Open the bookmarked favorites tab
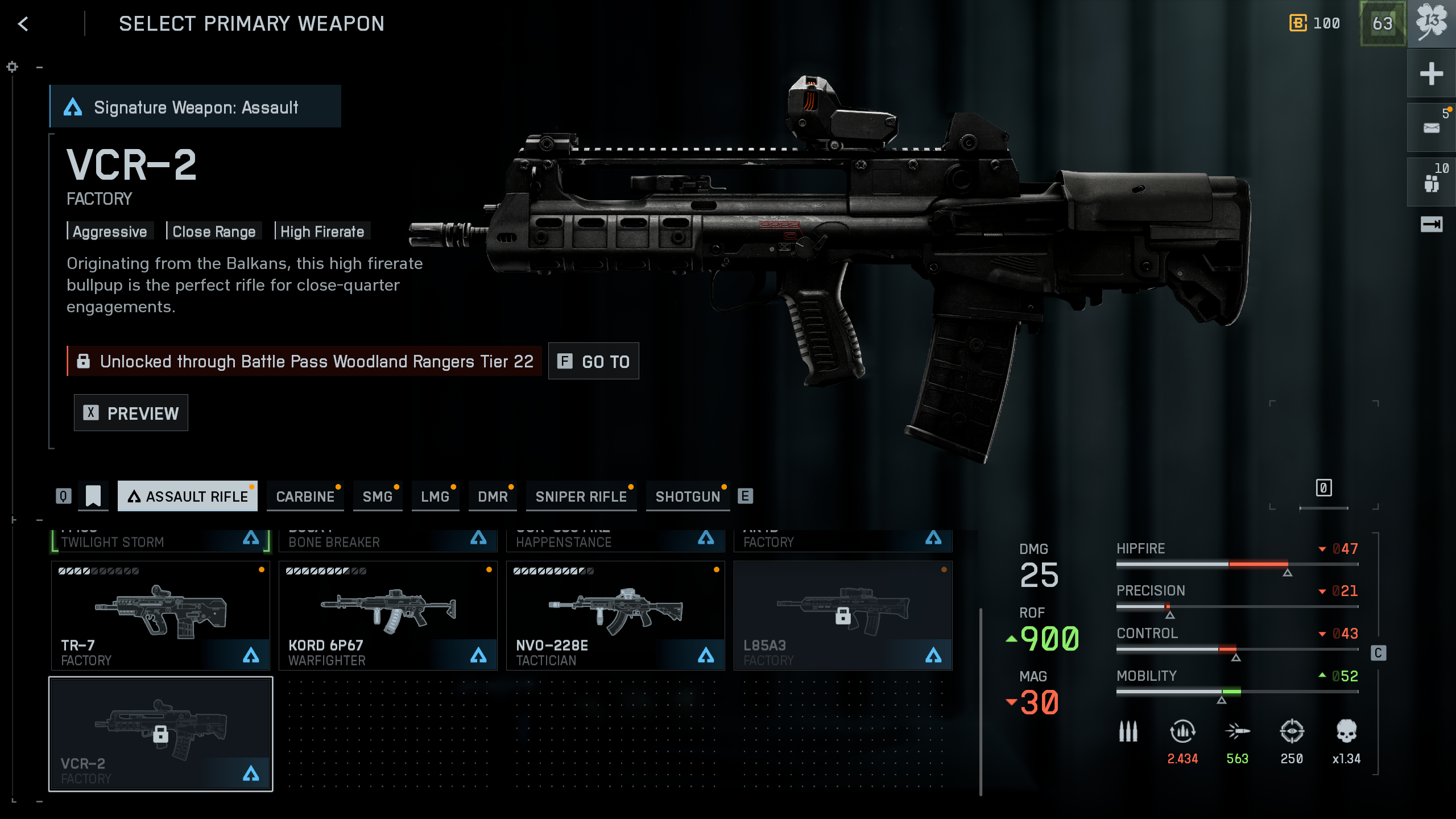1456x819 pixels. [x=93, y=496]
